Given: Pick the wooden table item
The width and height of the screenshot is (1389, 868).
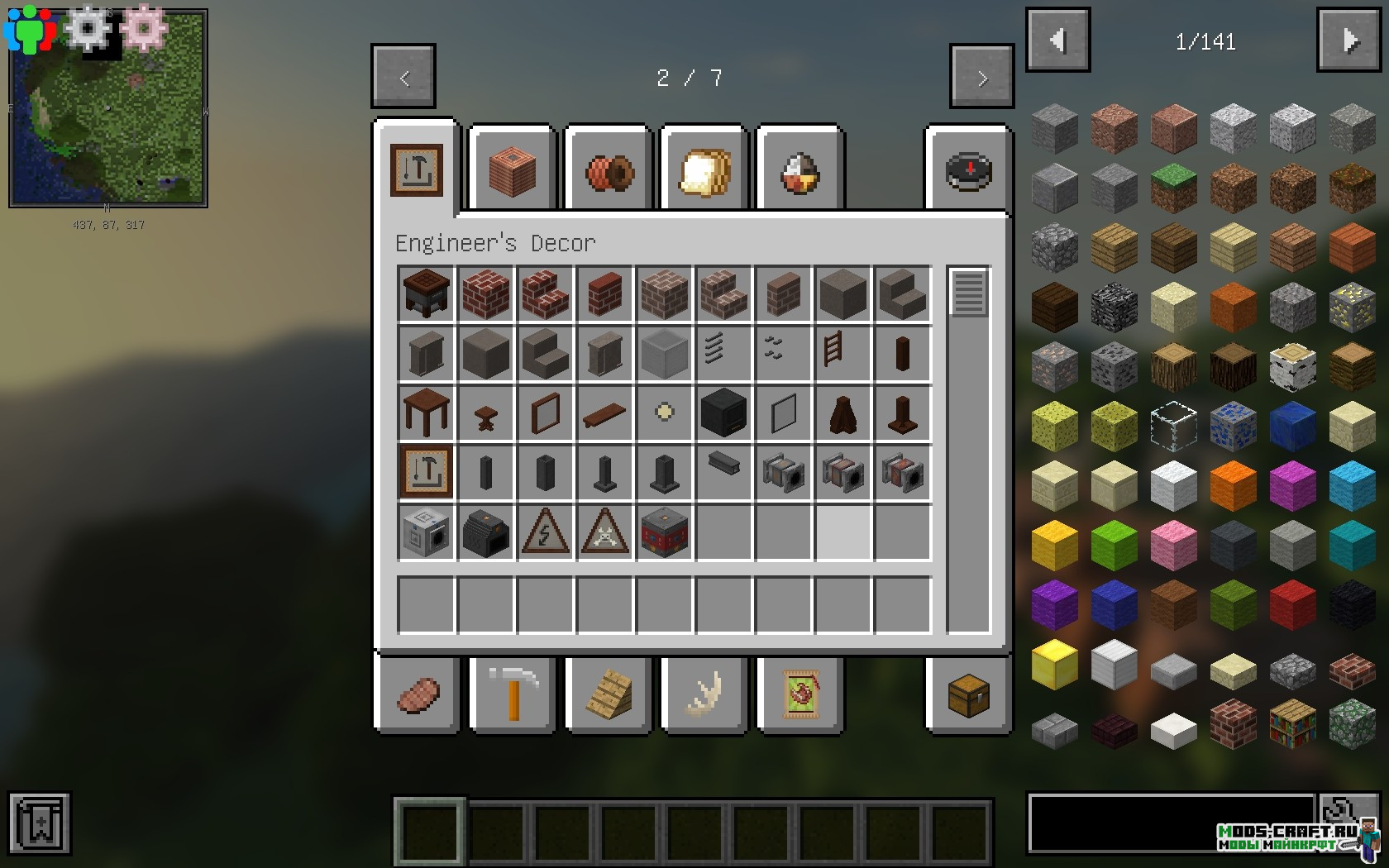Looking at the screenshot, I should coord(426,413).
